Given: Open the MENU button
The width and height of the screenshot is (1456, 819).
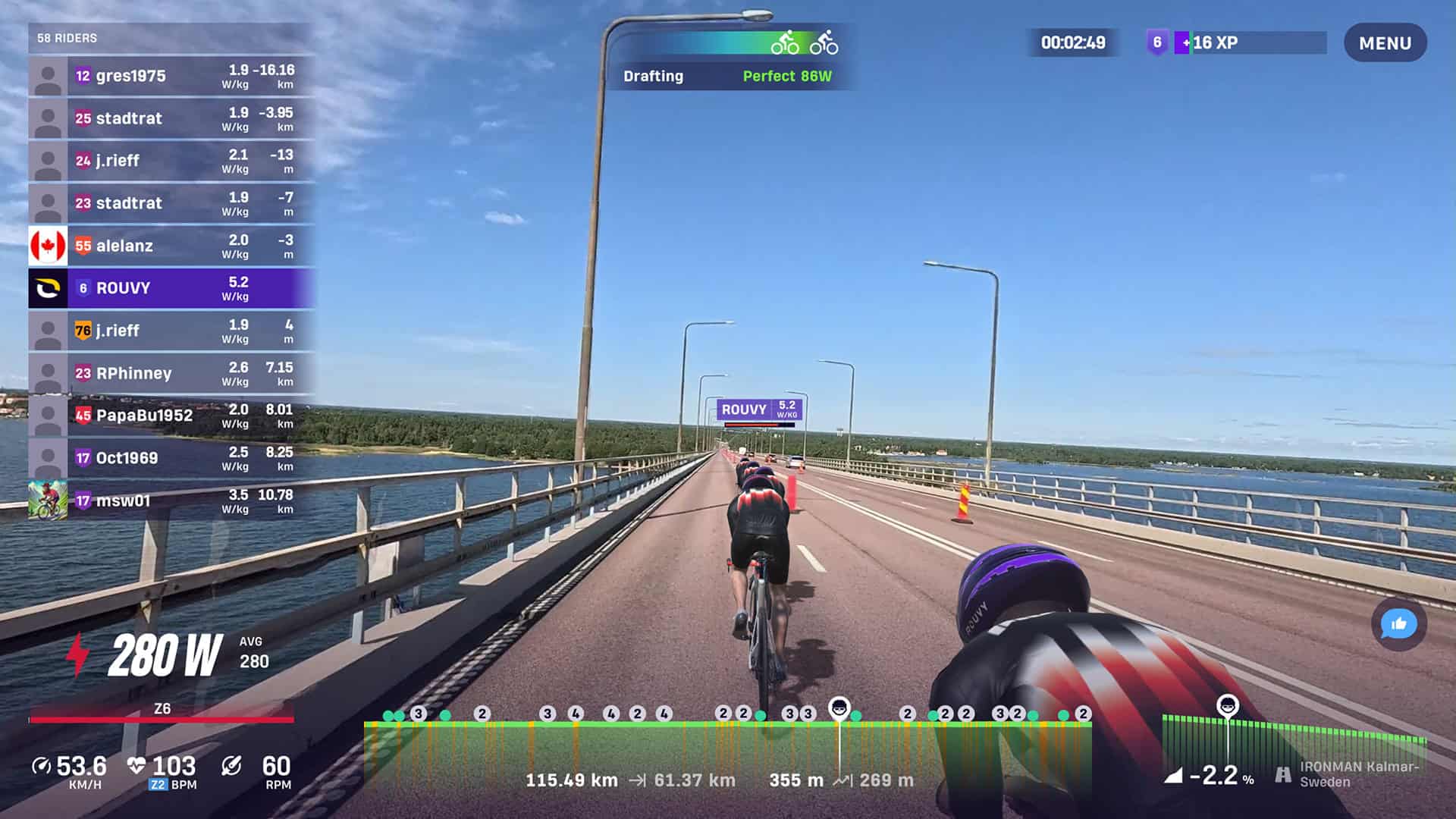Looking at the screenshot, I should pos(1385,43).
